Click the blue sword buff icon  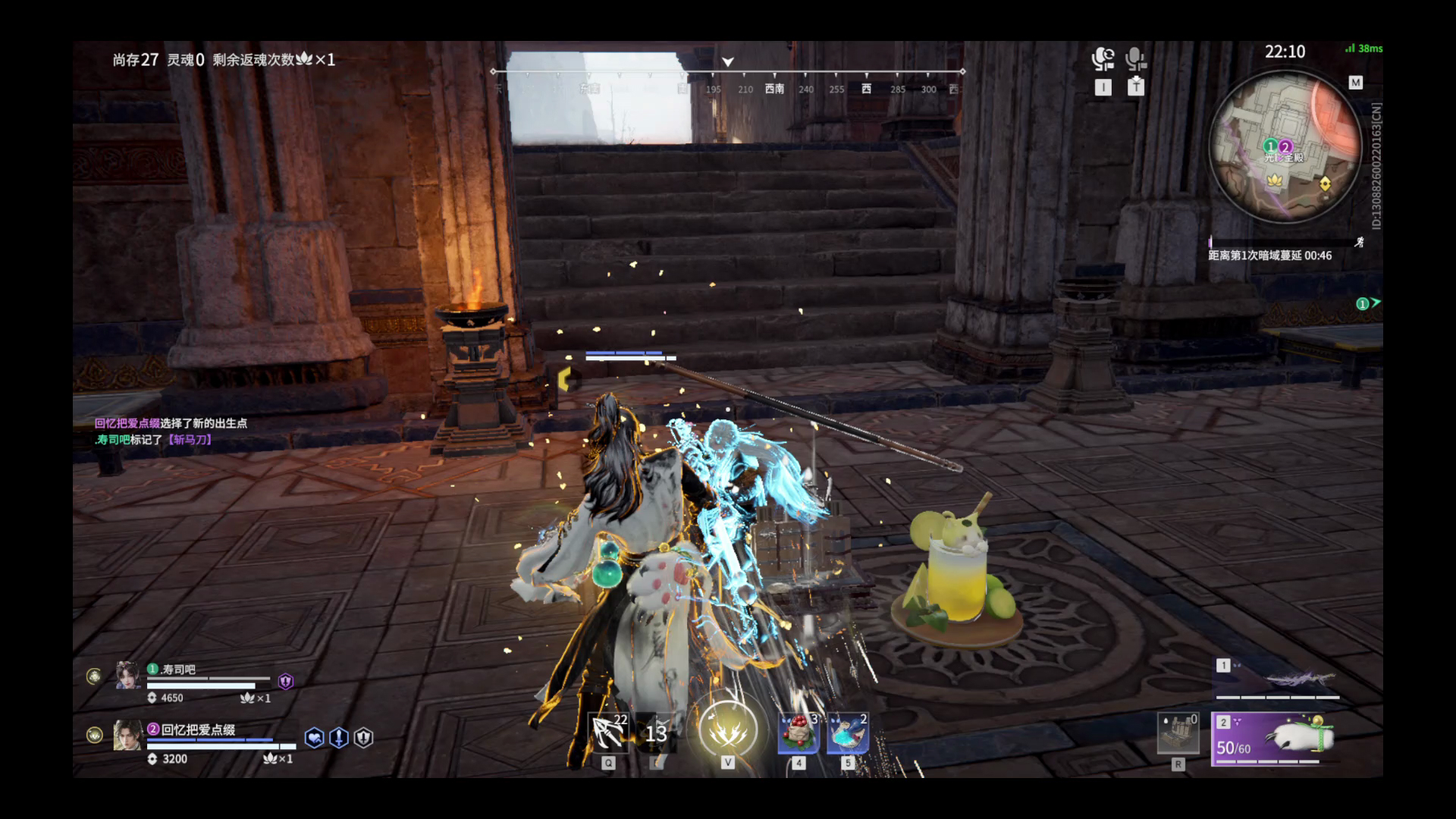point(339,737)
